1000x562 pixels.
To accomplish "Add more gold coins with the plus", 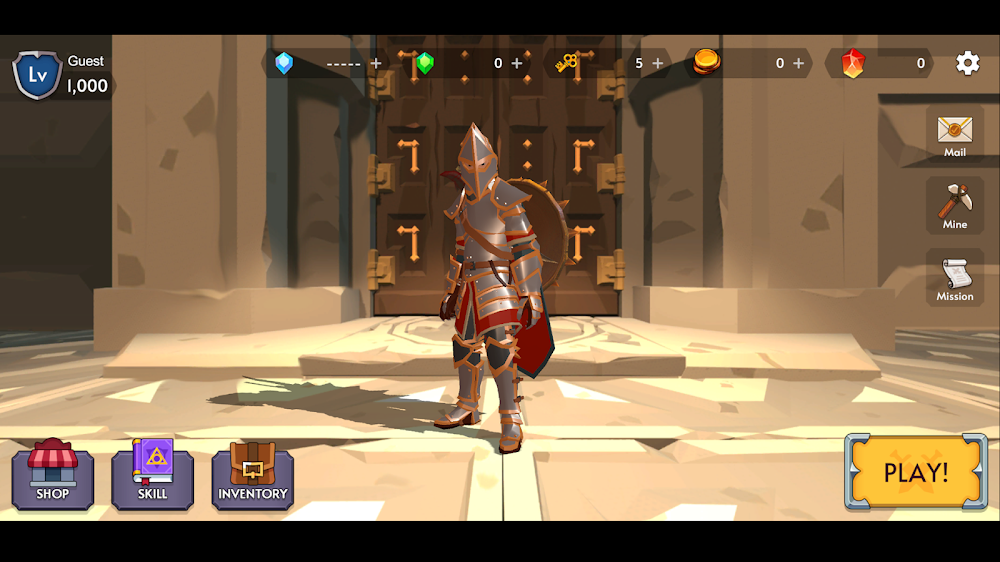I will pyautogui.click(x=798, y=63).
